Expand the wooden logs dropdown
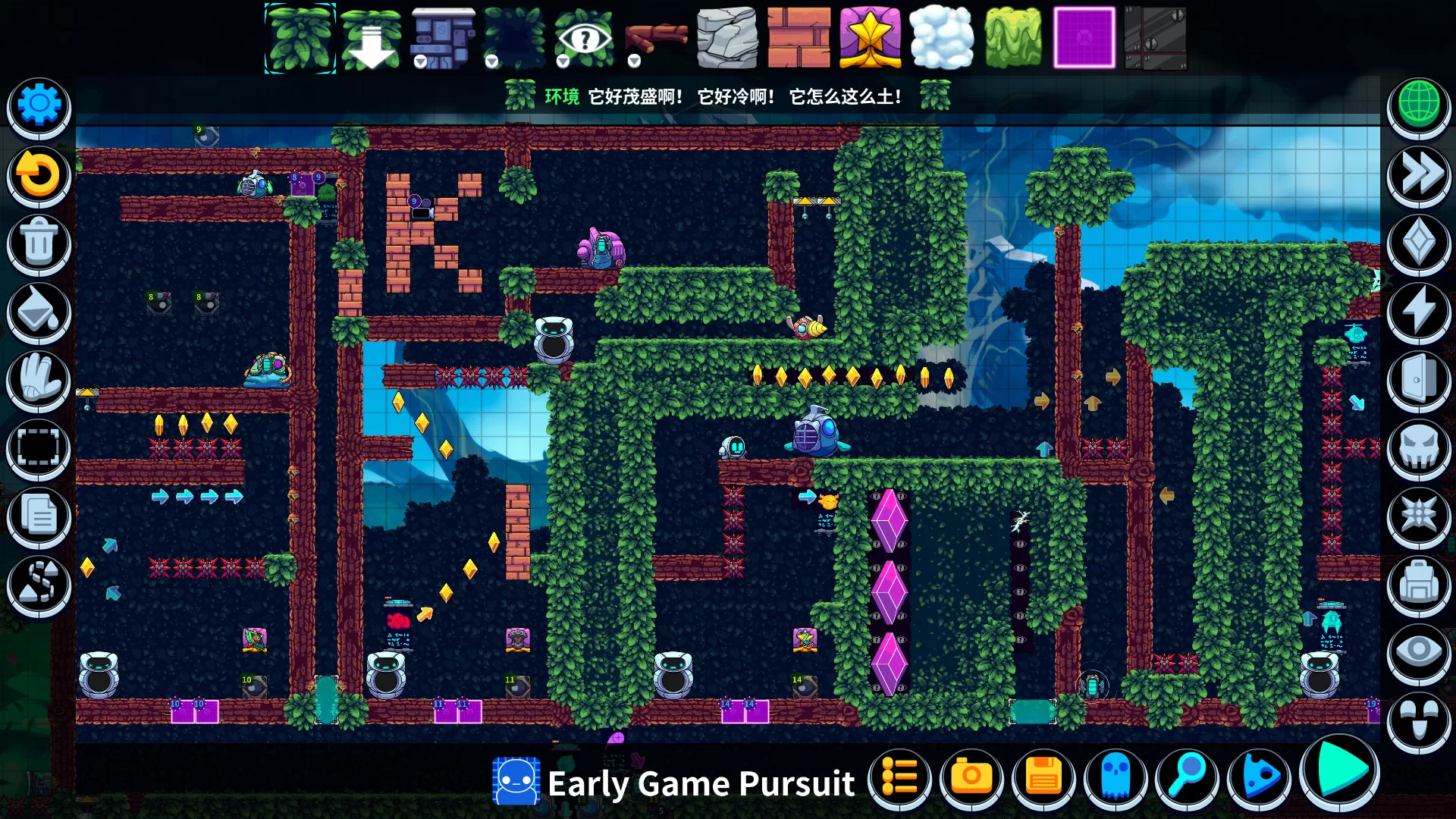This screenshot has width=1456, height=819. 633,63
